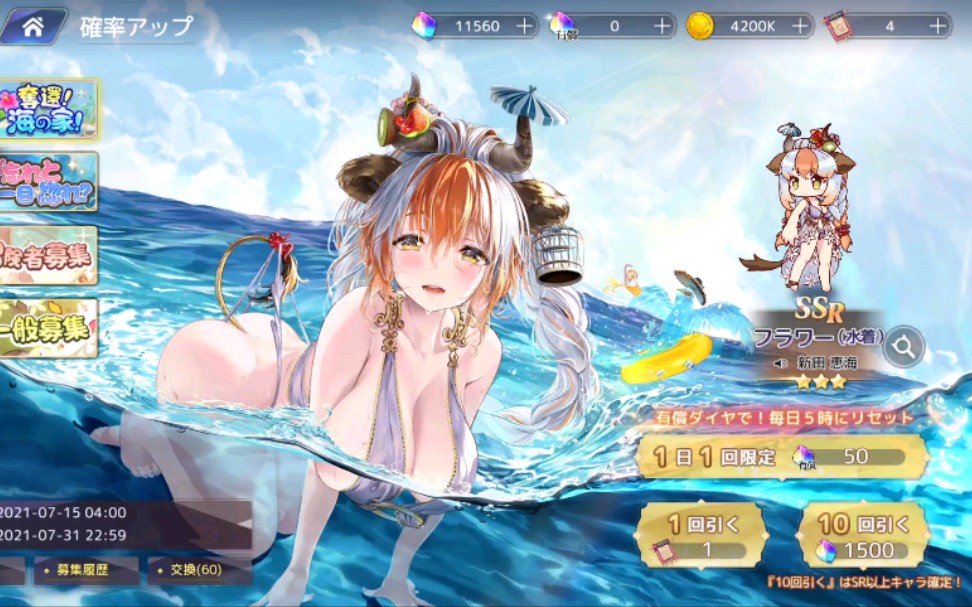
Task: Add paid diamonds with the plus beside 0
Action: coord(662,26)
